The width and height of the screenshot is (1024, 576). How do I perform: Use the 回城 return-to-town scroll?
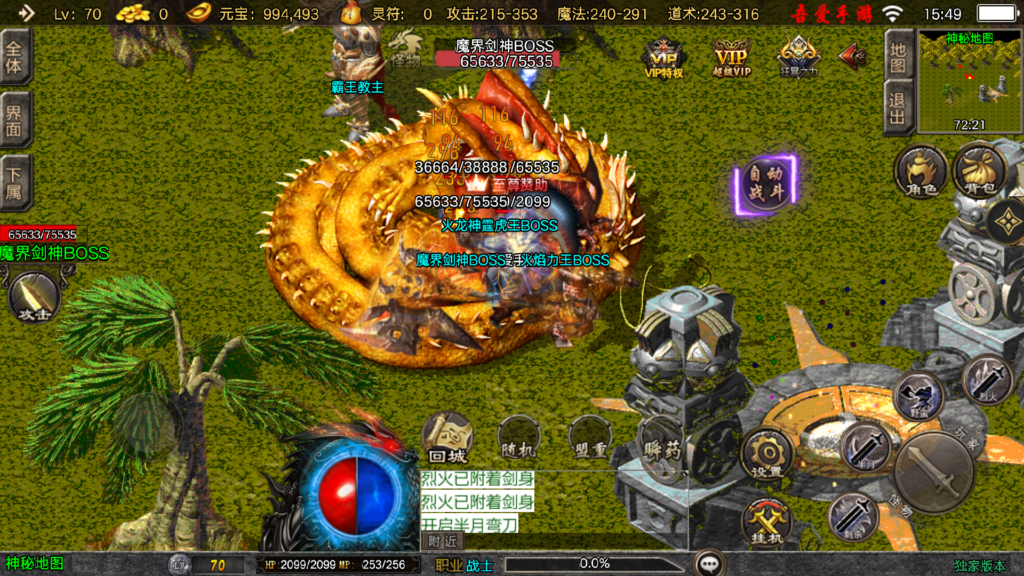[447, 438]
